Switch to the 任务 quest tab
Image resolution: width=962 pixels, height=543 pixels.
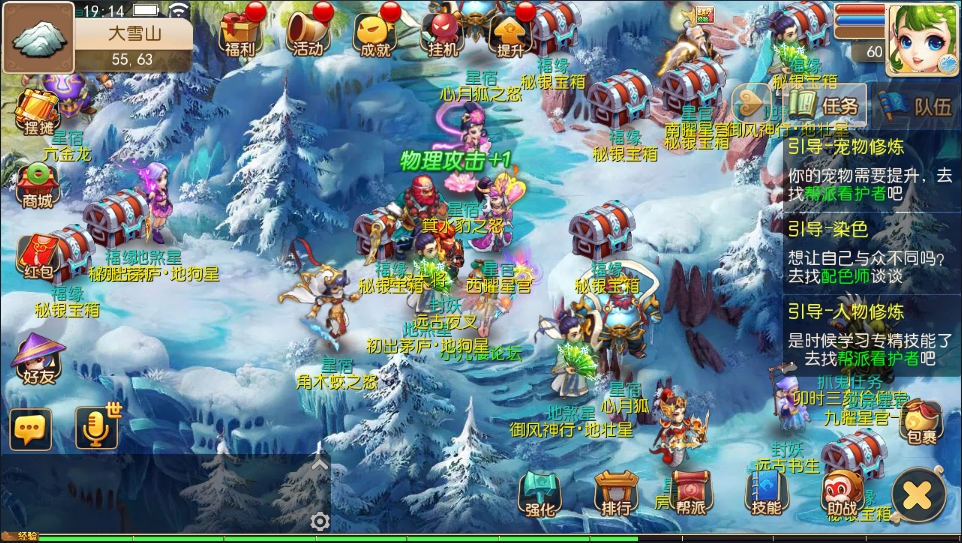(x=826, y=105)
